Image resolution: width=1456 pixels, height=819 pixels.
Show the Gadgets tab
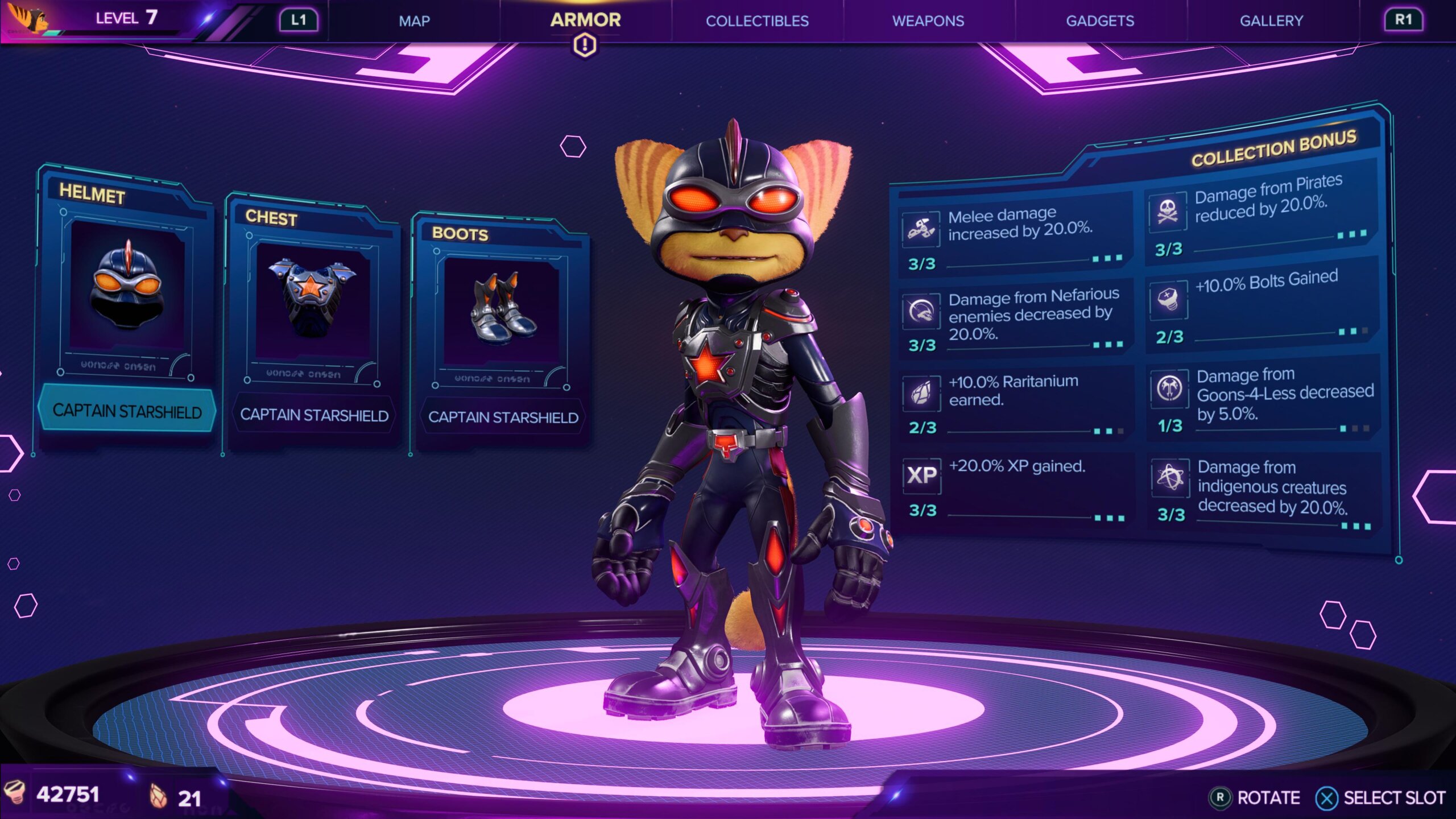coord(1099,21)
